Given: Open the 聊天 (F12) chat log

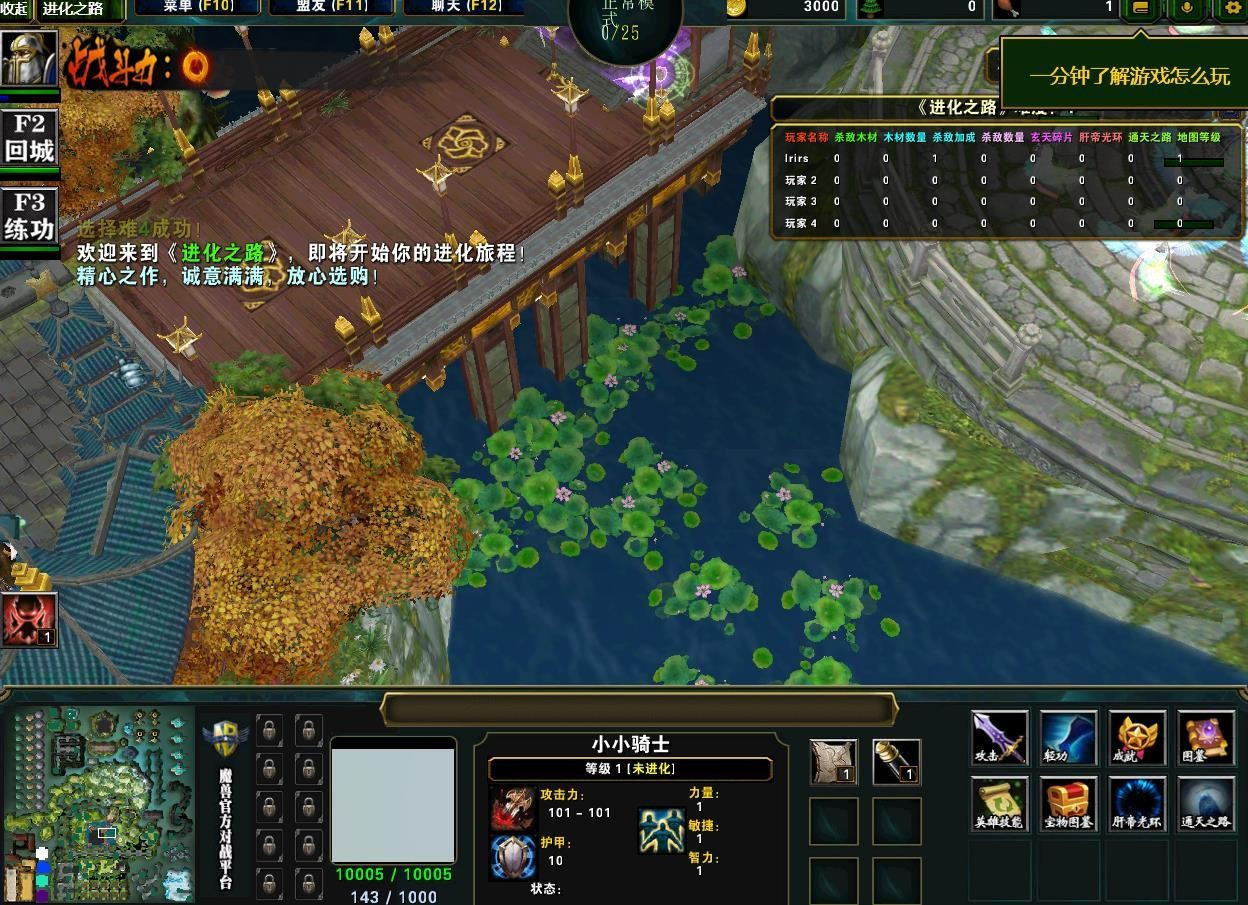Looking at the screenshot, I should pyautogui.click(x=466, y=7).
